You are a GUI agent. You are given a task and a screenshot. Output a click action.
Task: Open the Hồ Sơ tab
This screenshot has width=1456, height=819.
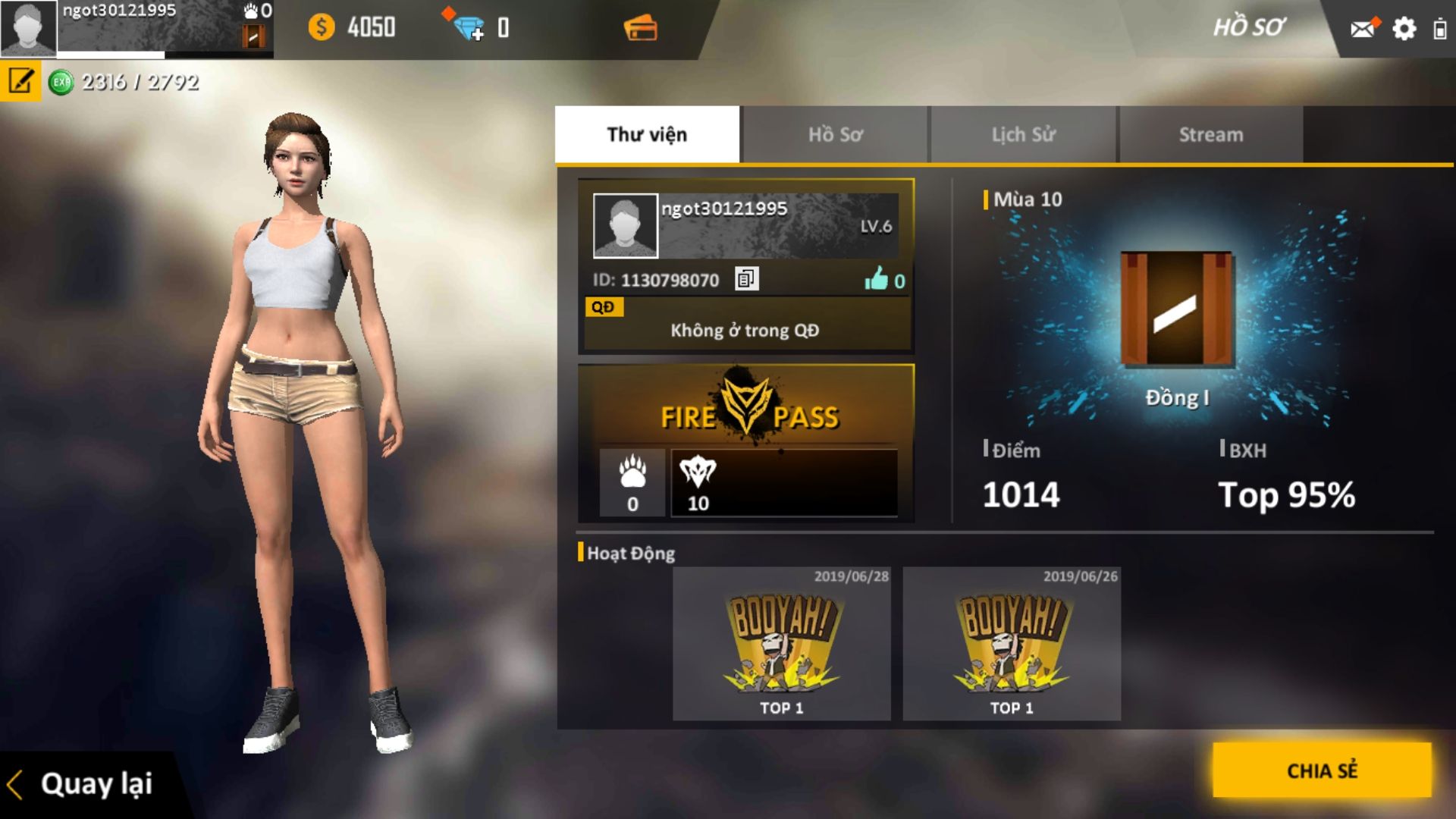835,134
